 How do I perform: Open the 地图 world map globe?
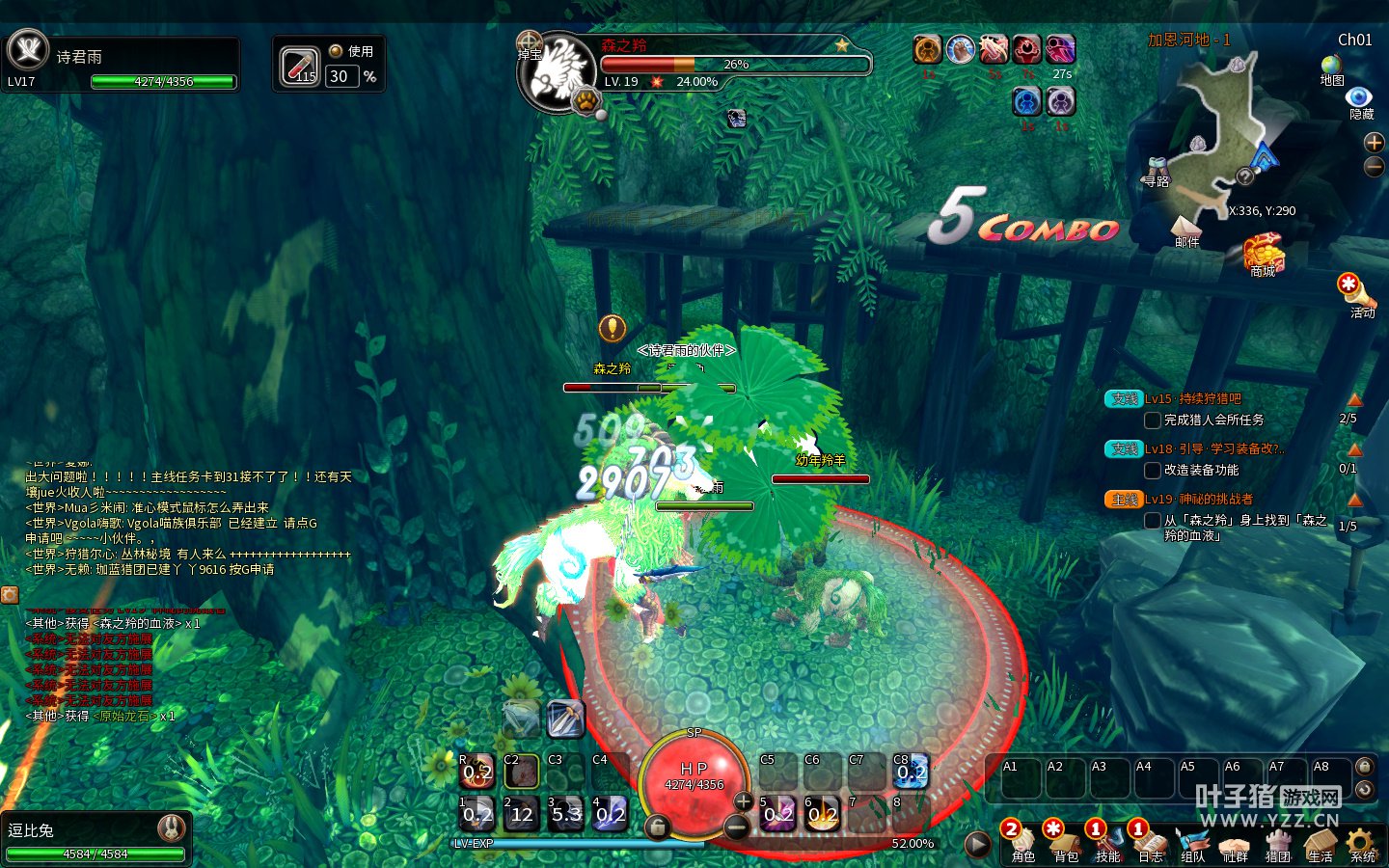tap(1332, 66)
